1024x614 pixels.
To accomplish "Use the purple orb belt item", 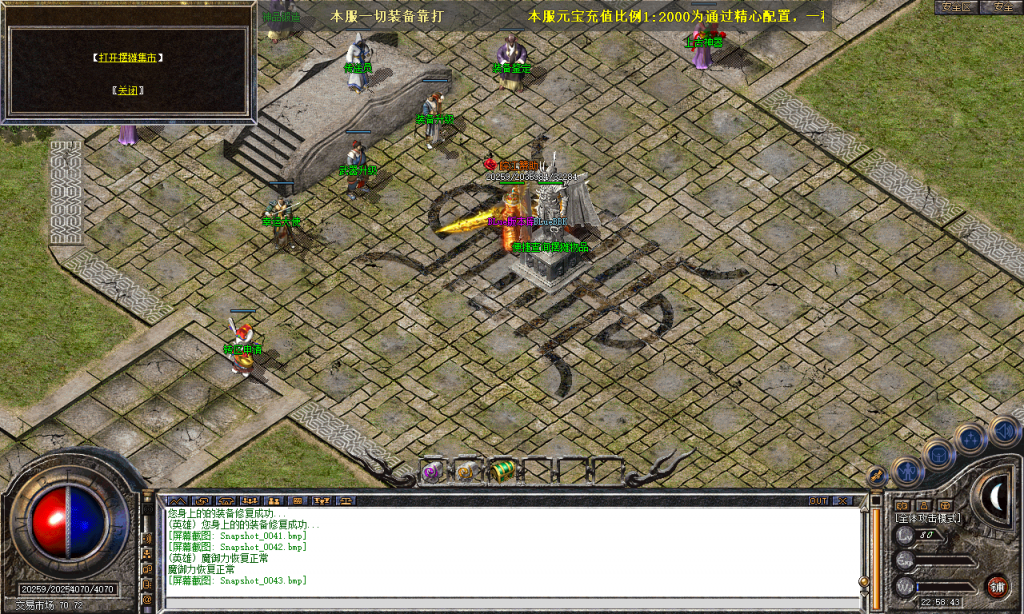I will (433, 471).
